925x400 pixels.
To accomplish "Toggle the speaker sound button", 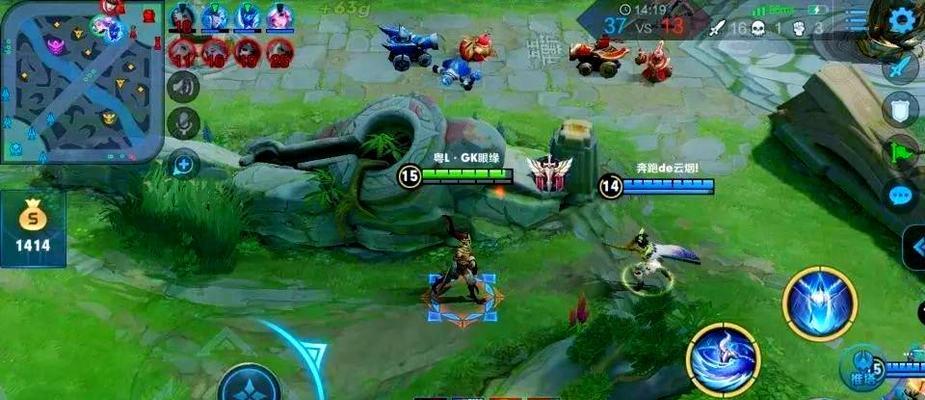I will coord(183,87).
